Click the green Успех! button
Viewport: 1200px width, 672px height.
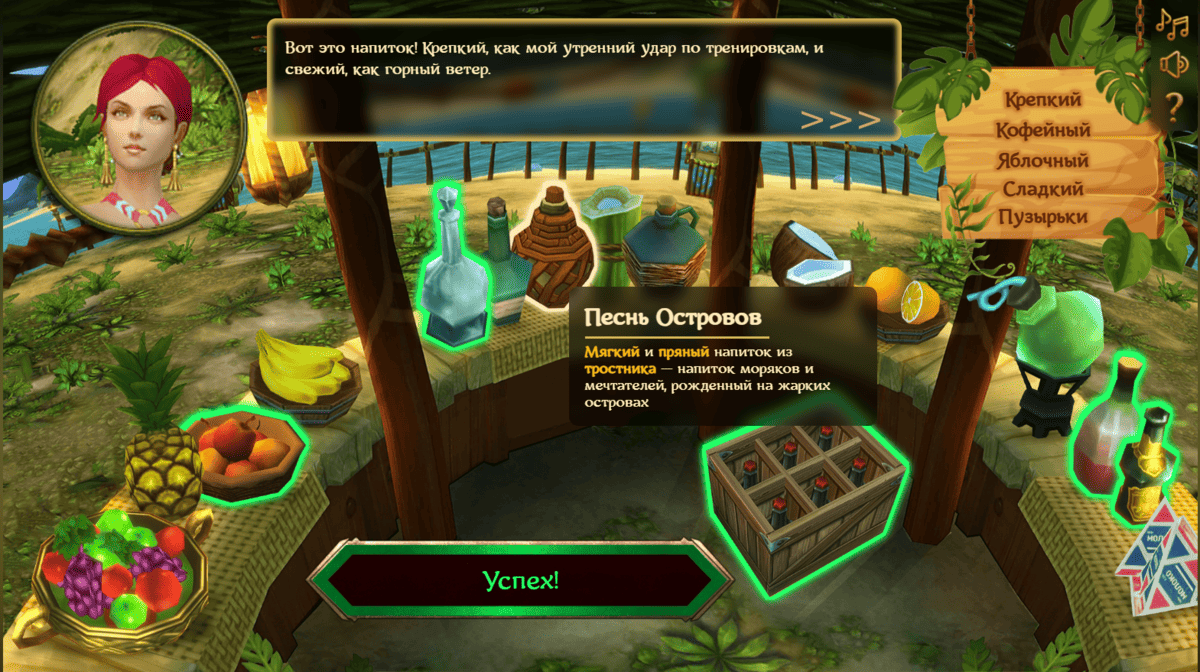[520, 581]
